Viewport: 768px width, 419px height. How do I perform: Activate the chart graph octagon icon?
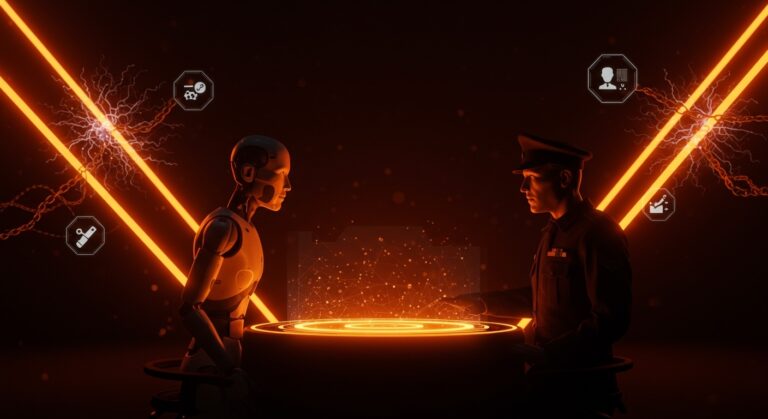[x=658, y=205]
